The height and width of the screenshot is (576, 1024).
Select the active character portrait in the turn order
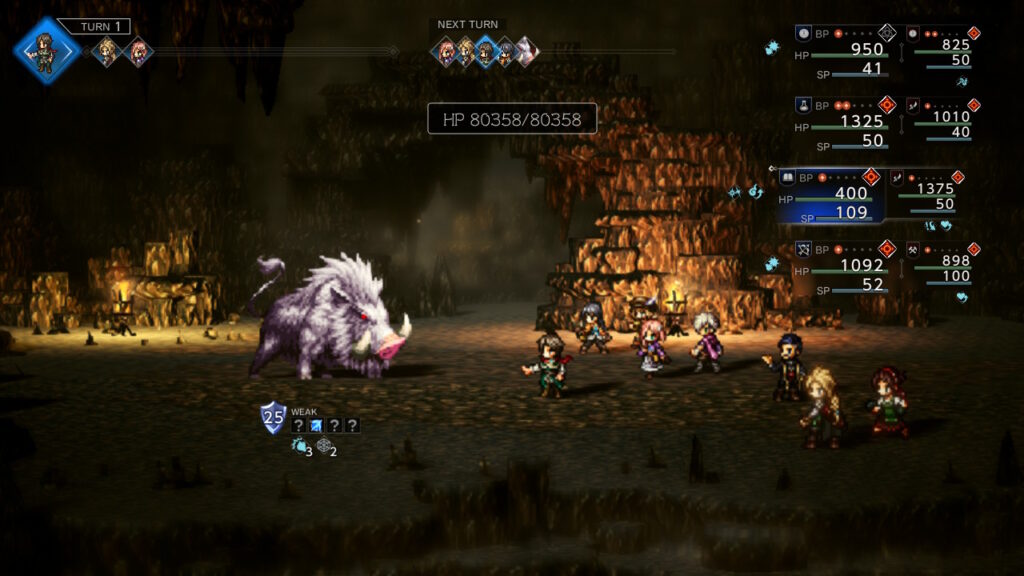(46, 50)
